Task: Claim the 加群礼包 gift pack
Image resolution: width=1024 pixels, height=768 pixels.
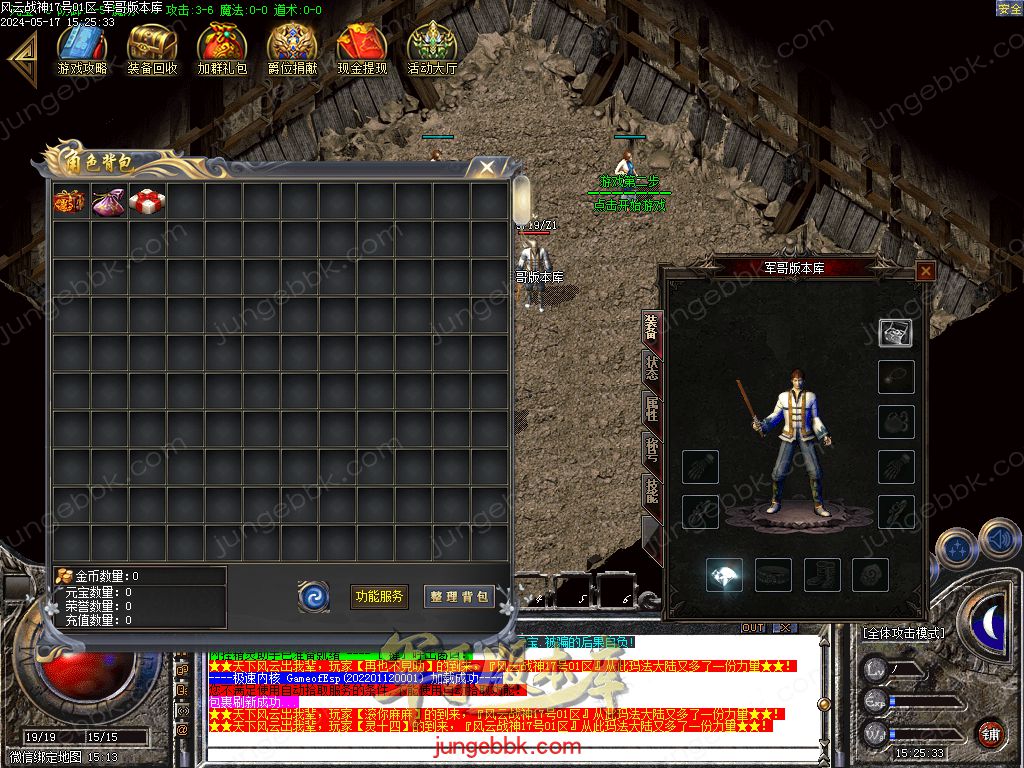Action: point(222,48)
